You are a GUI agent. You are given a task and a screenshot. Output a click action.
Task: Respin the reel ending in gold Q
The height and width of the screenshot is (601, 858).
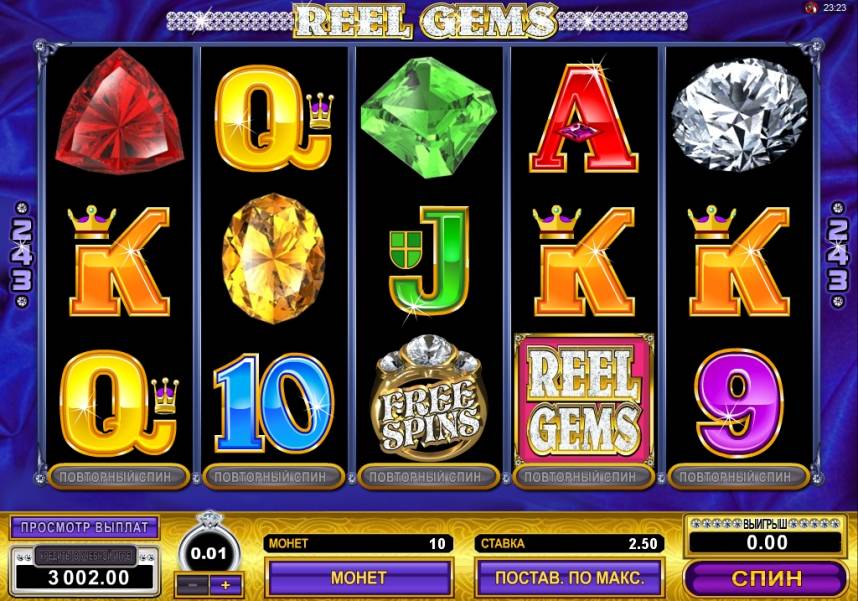118,476
